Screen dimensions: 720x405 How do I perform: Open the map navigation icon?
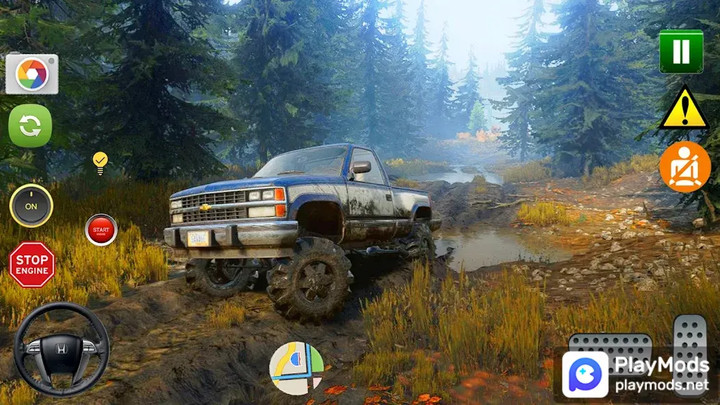[x=296, y=368]
